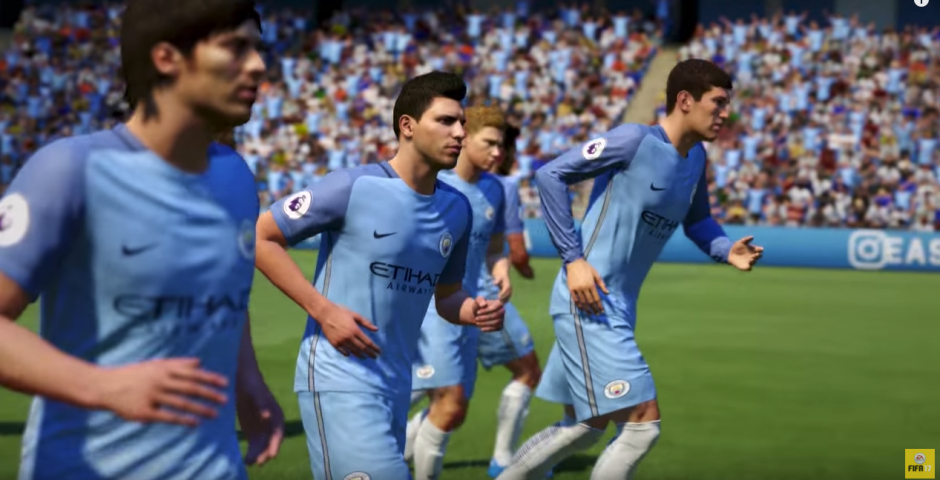
Task: Click the FIFA 17 channel watermark
Action: click(919, 463)
